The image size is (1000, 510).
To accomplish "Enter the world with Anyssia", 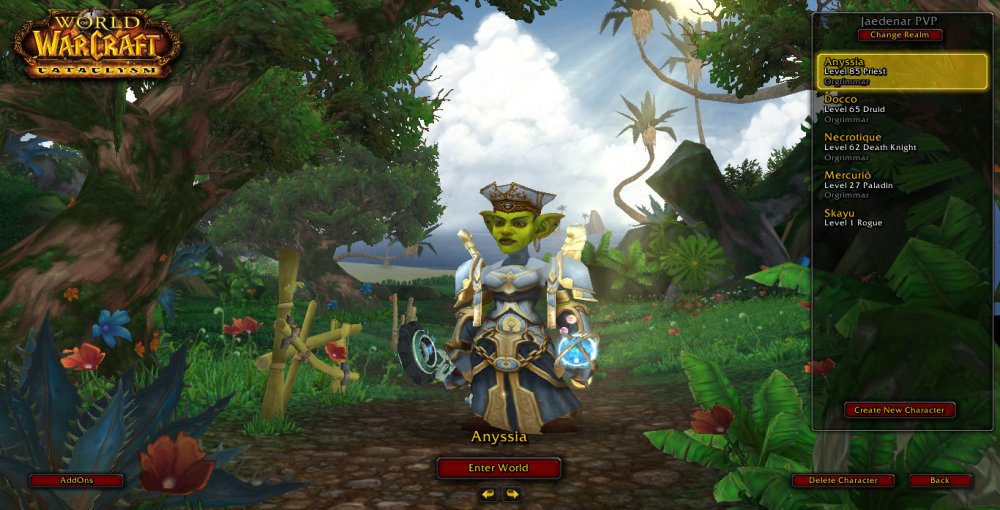I will click(x=498, y=468).
